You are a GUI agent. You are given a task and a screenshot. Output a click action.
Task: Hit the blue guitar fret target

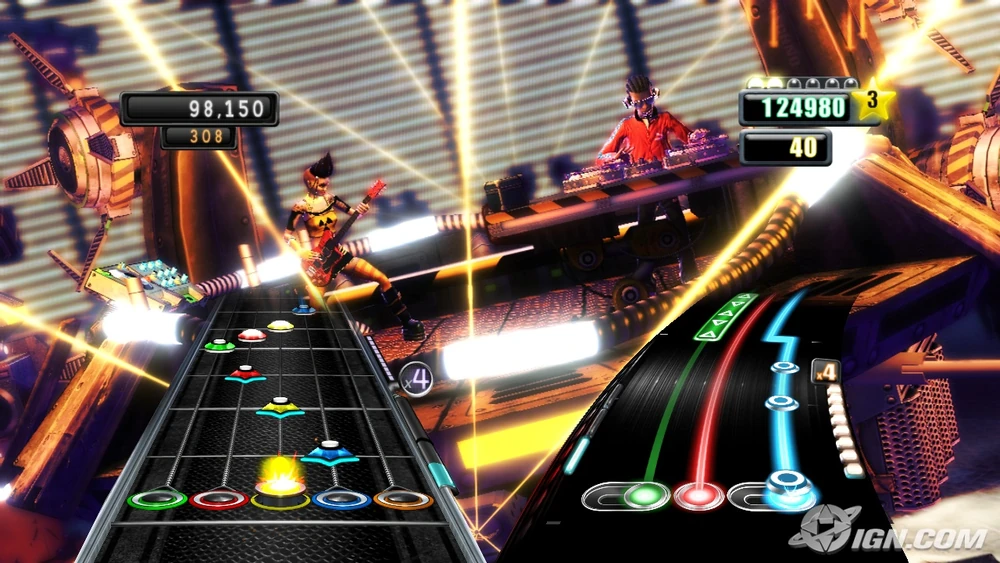tap(342, 497)
